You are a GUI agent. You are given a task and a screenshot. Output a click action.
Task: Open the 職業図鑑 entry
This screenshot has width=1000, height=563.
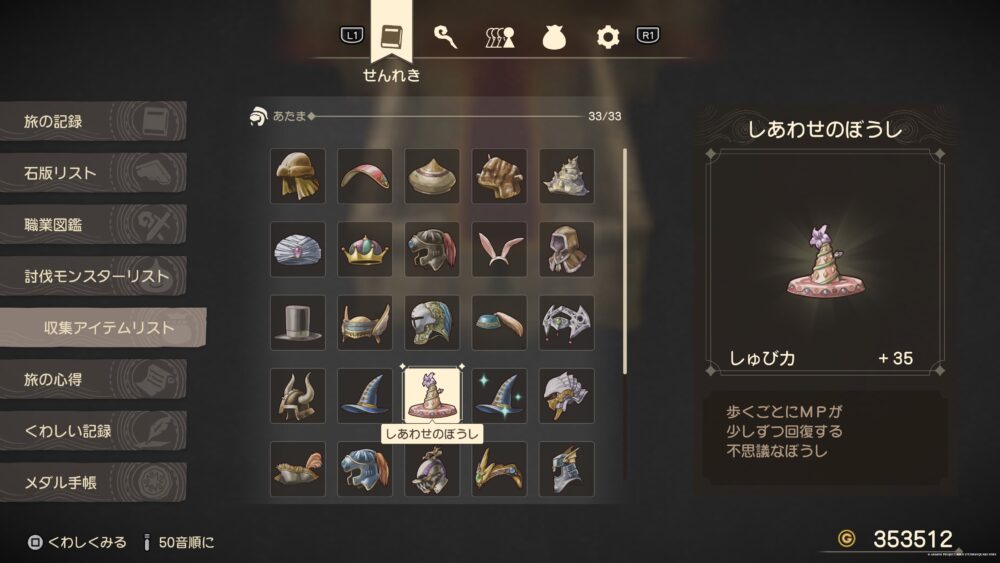(x=93, y=225)
